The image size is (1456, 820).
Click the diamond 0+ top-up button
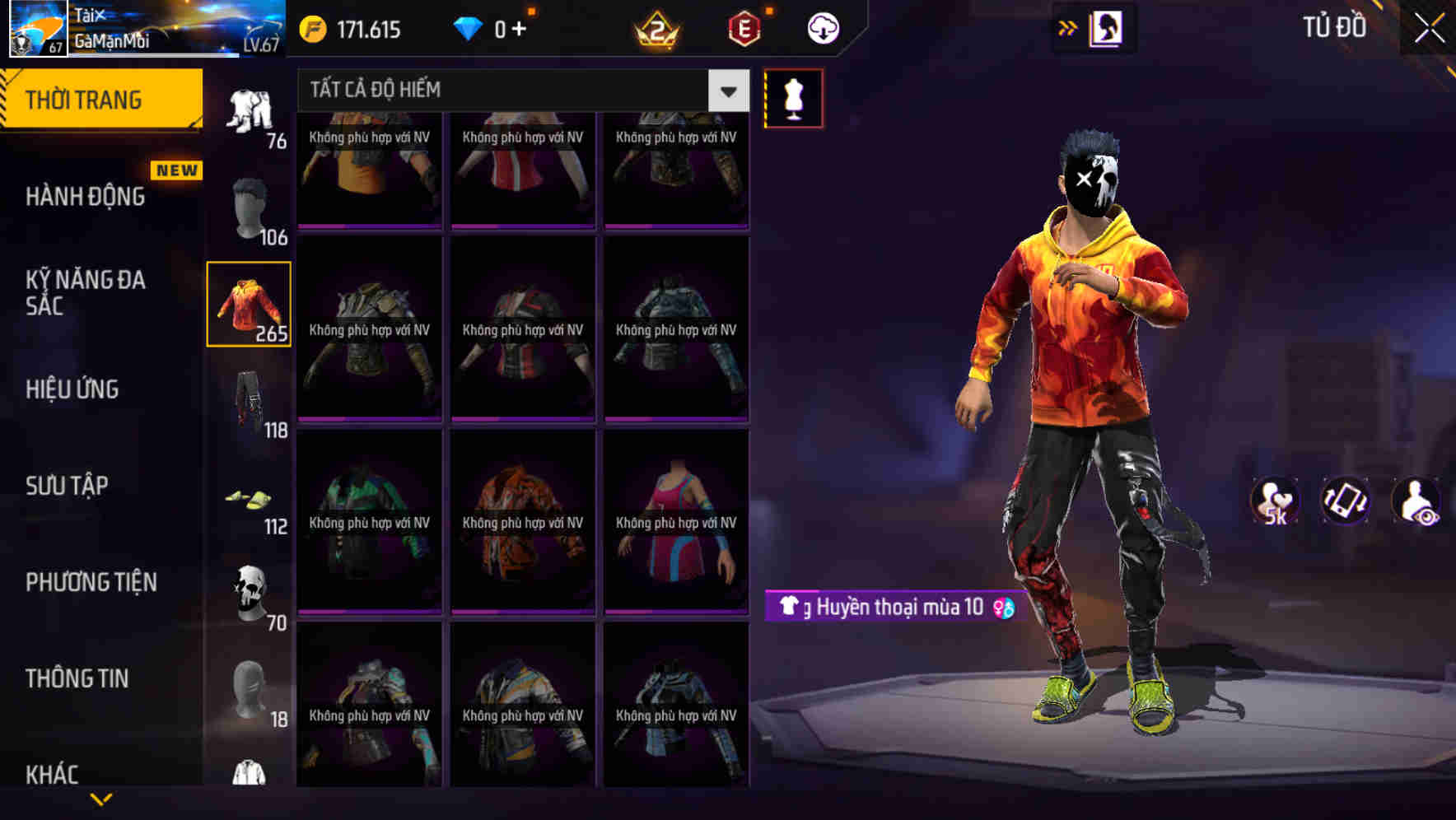click(492, 27)
